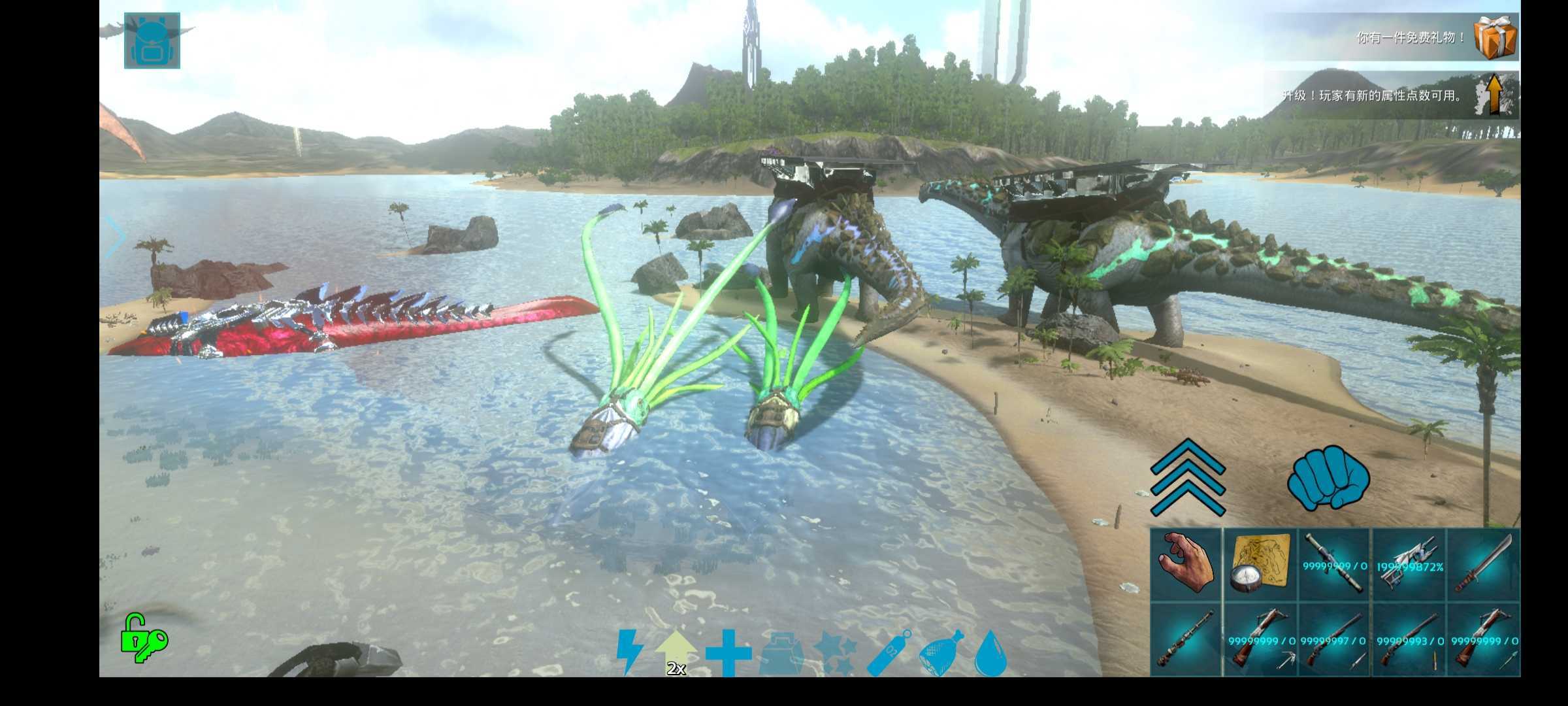The height and width of the screenshot is (706, 1568).
Task: Open the backpack inventory
Action: [x=152, y=41]
